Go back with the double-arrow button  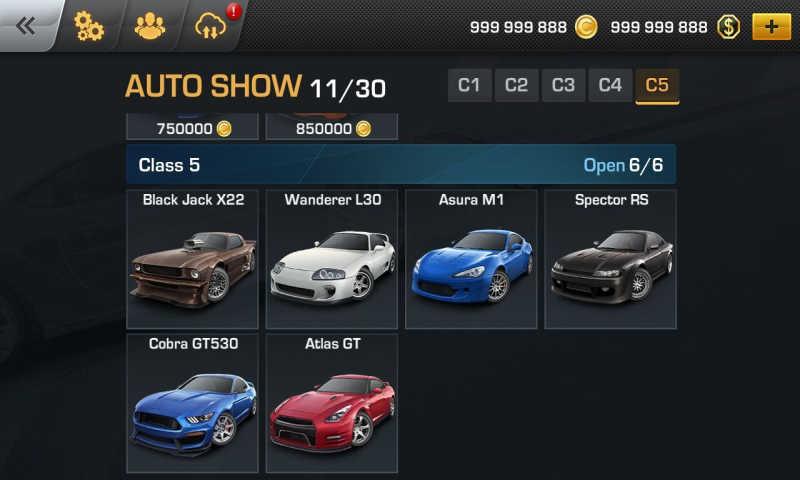[x=26, y=26]
